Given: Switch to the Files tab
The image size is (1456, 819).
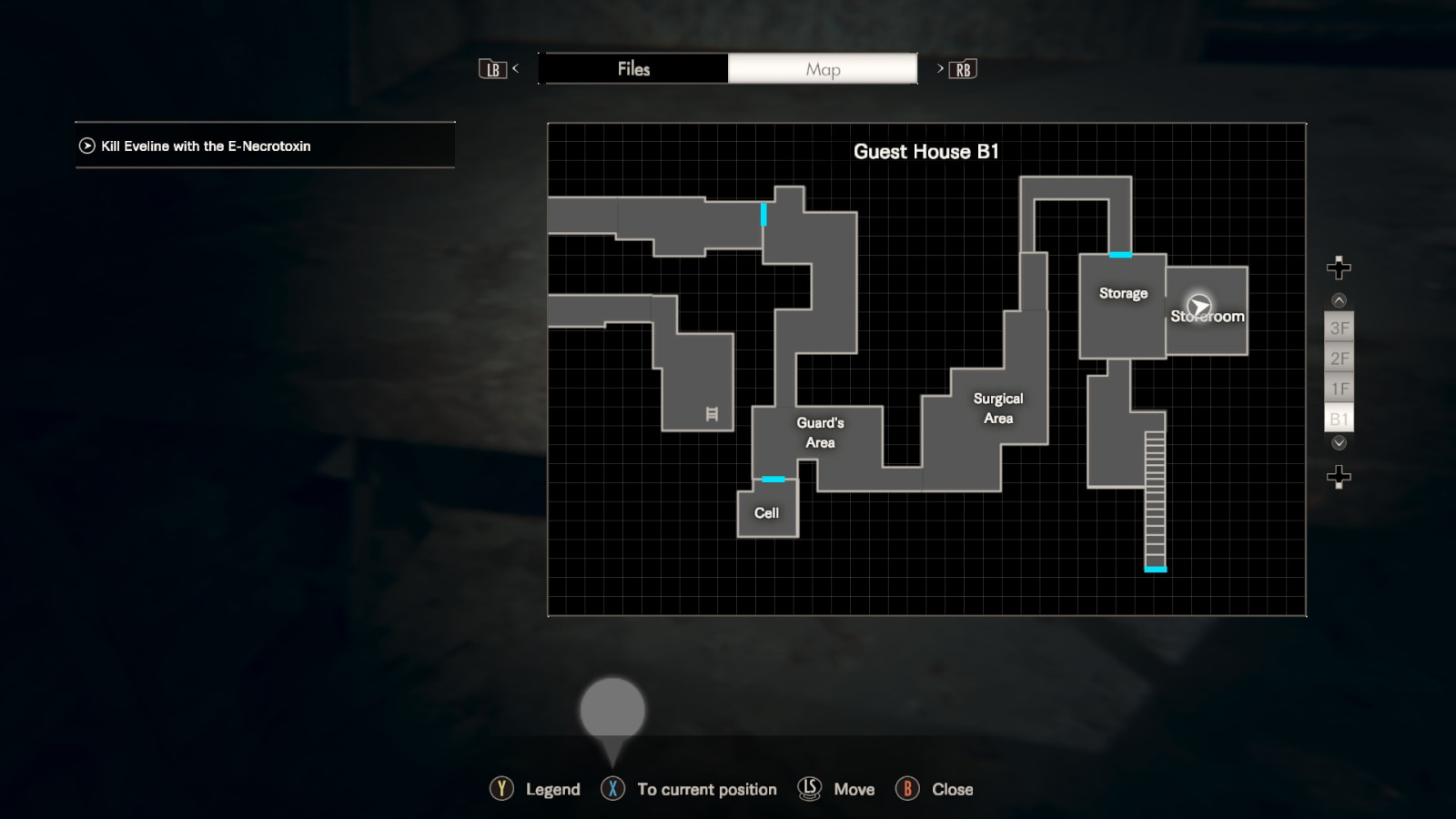Looking at the screenshot, I should pyautogui.click(x=634, y=68).
